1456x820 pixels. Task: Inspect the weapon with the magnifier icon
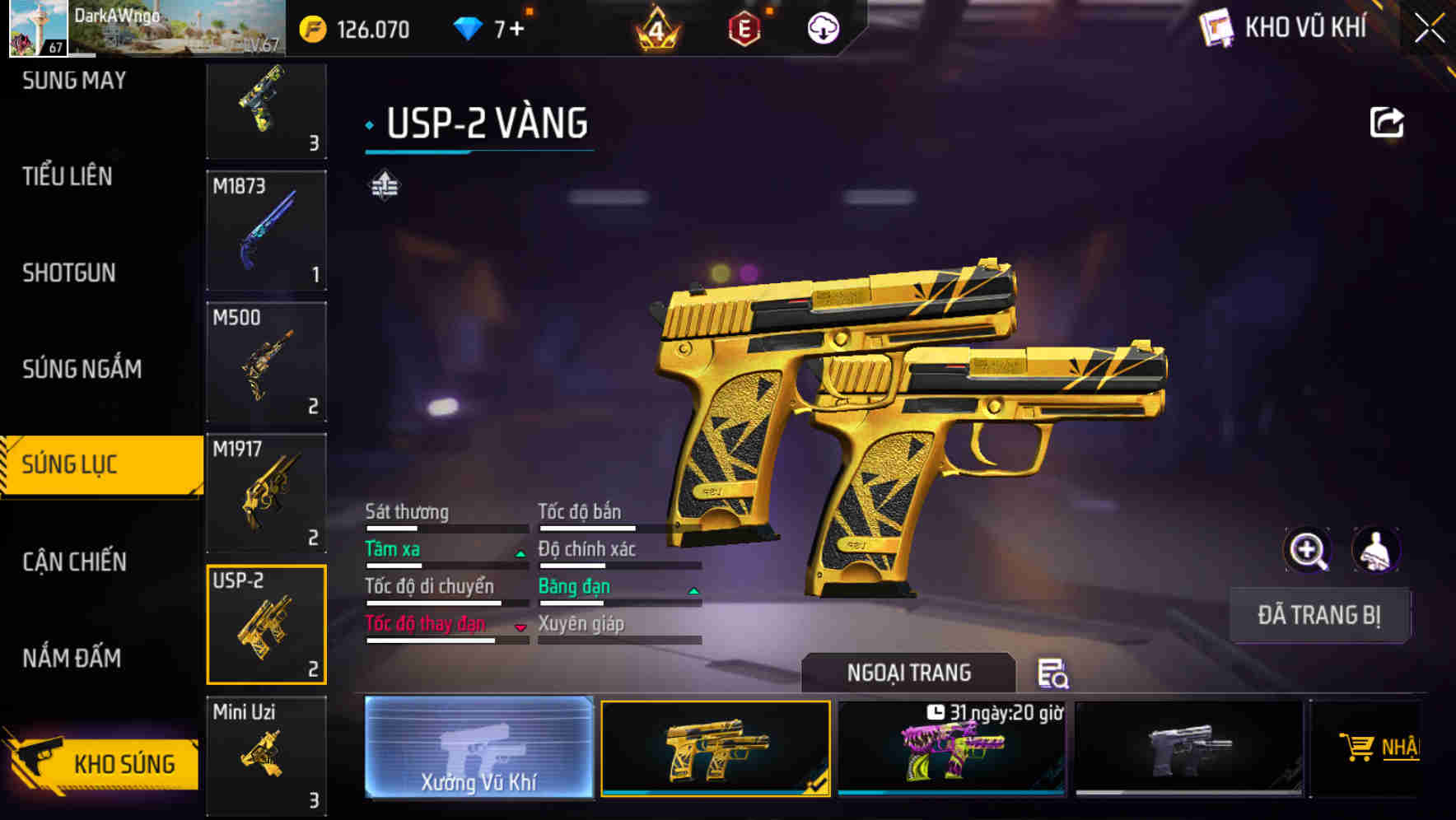(x=1308, y=550)
